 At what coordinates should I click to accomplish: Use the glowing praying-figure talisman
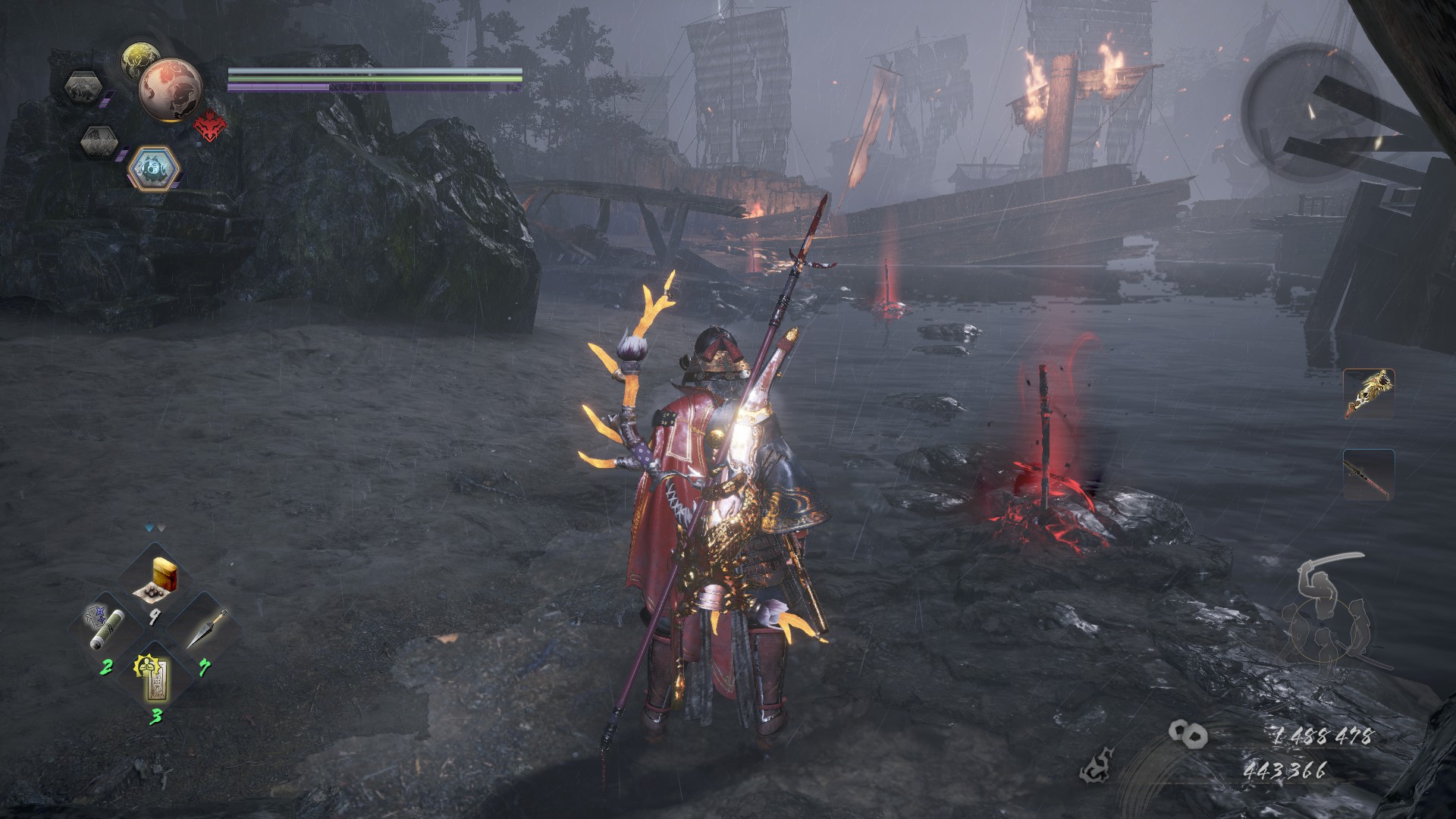pos(155,676)
